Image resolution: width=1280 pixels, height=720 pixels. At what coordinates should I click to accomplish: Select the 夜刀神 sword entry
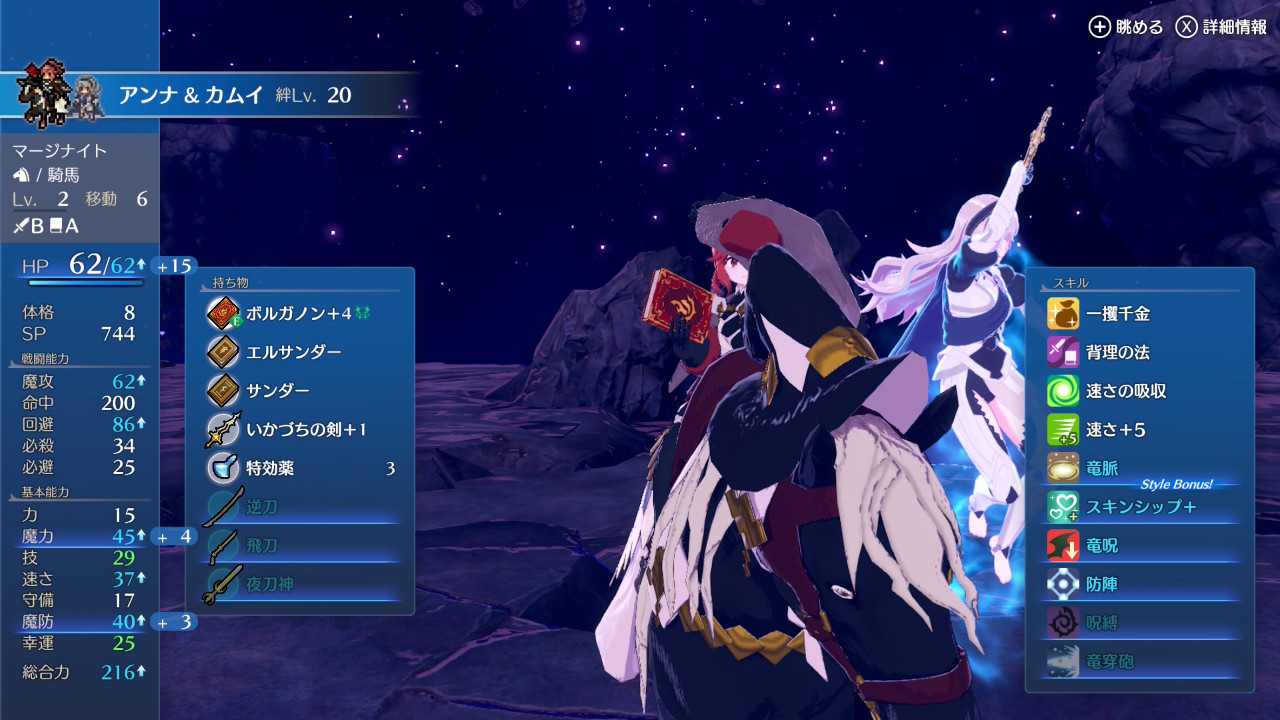270,584
